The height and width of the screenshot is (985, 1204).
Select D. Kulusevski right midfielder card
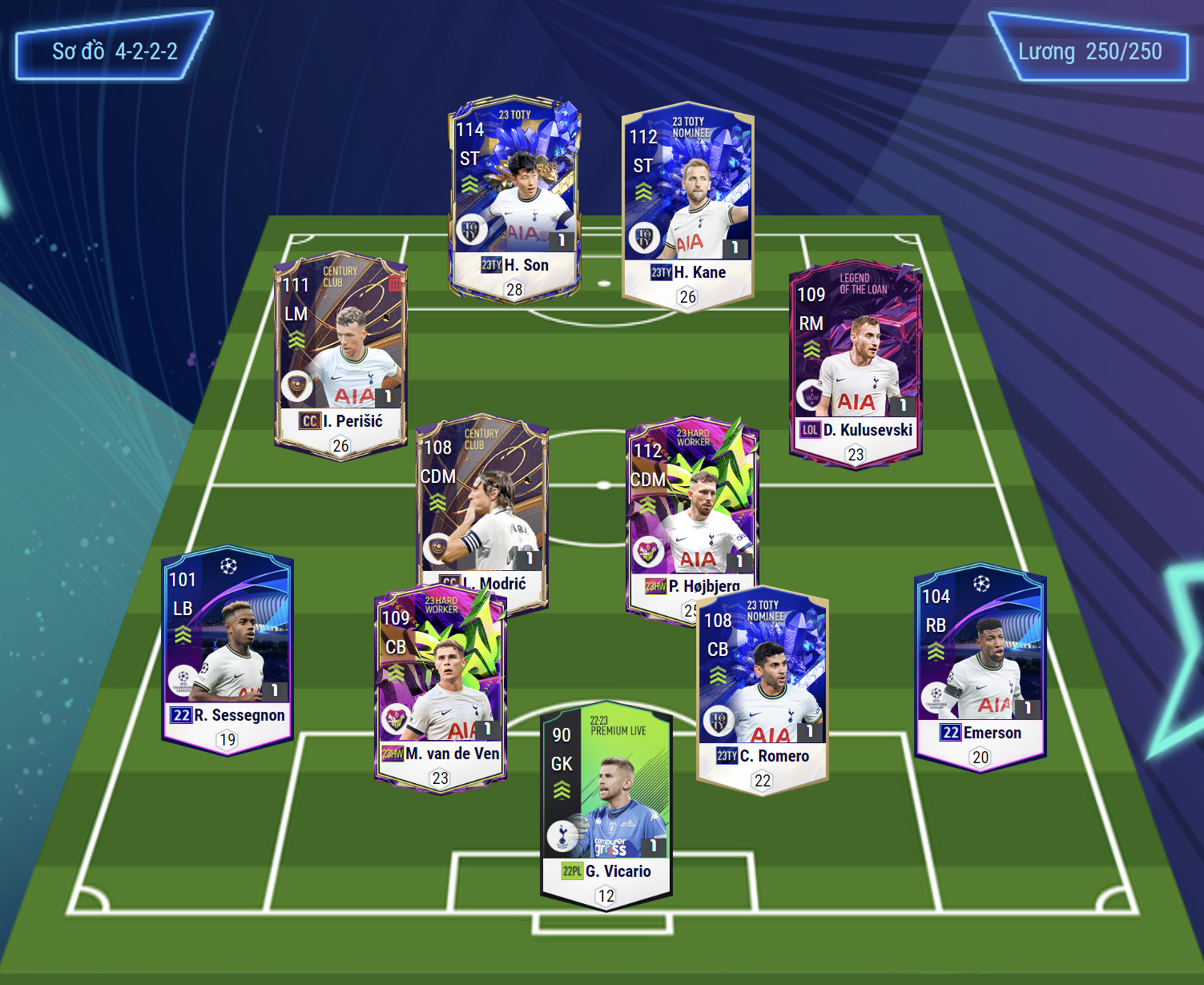(856, 364)
